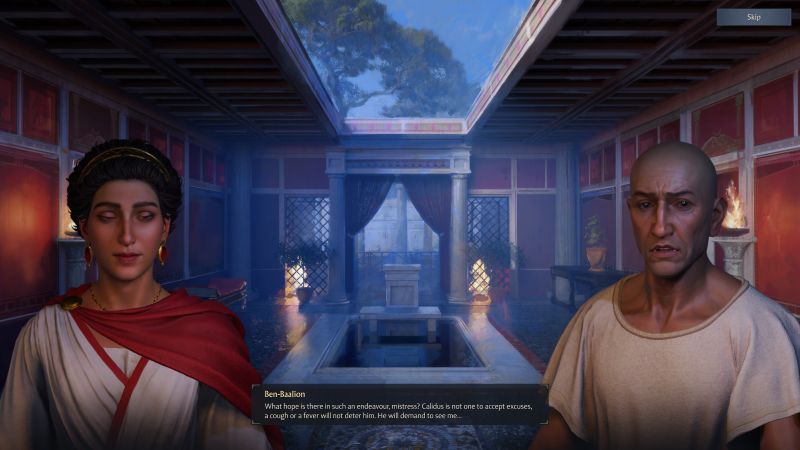This screenshot has width=800, height=450.
Task: Skip the cutscene dialogue
Action: click(753, 17)
